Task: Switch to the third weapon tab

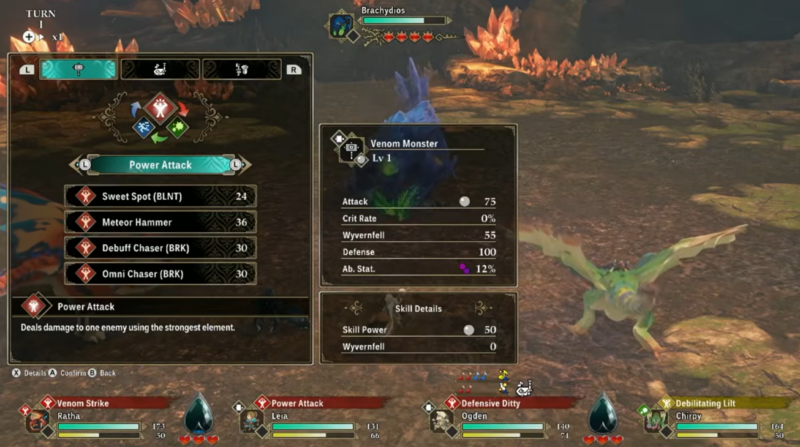Action: (242, 69)
